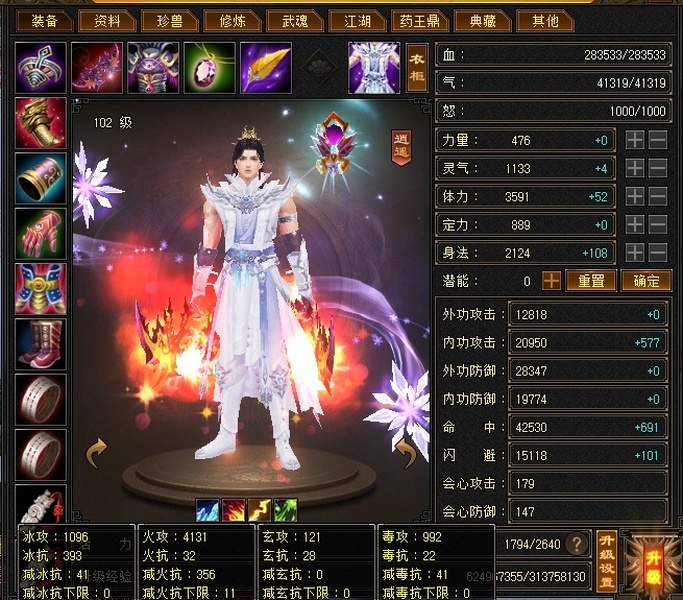This screenshot has width=683, height=600.
Task: Open the 武魂 tab
Action: coord(296,21)
